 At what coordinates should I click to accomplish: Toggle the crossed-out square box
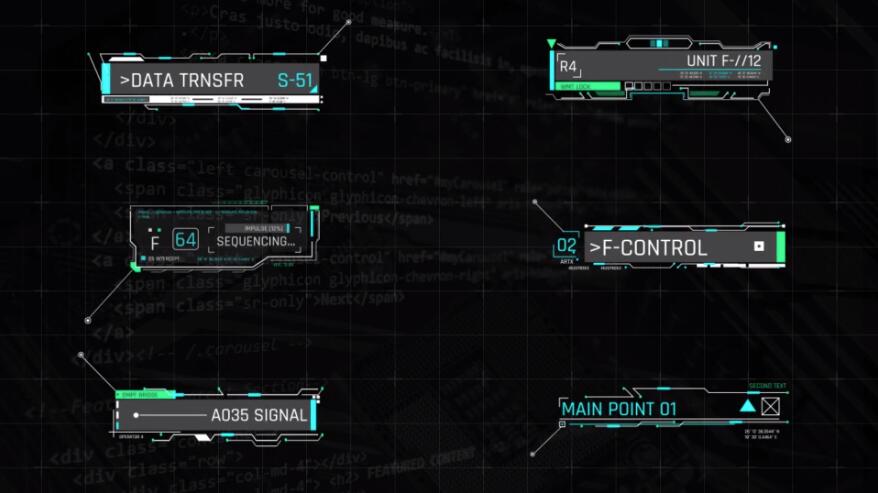pyautogui.click(x=770, y=406)
